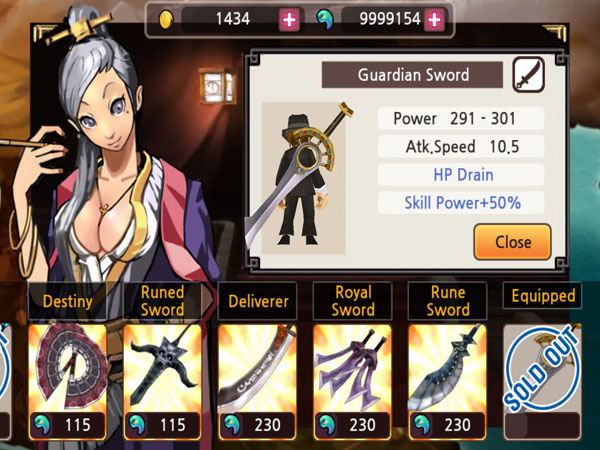Add more gold coins with plus button
The image size is (600, 450).
point(290,19)
